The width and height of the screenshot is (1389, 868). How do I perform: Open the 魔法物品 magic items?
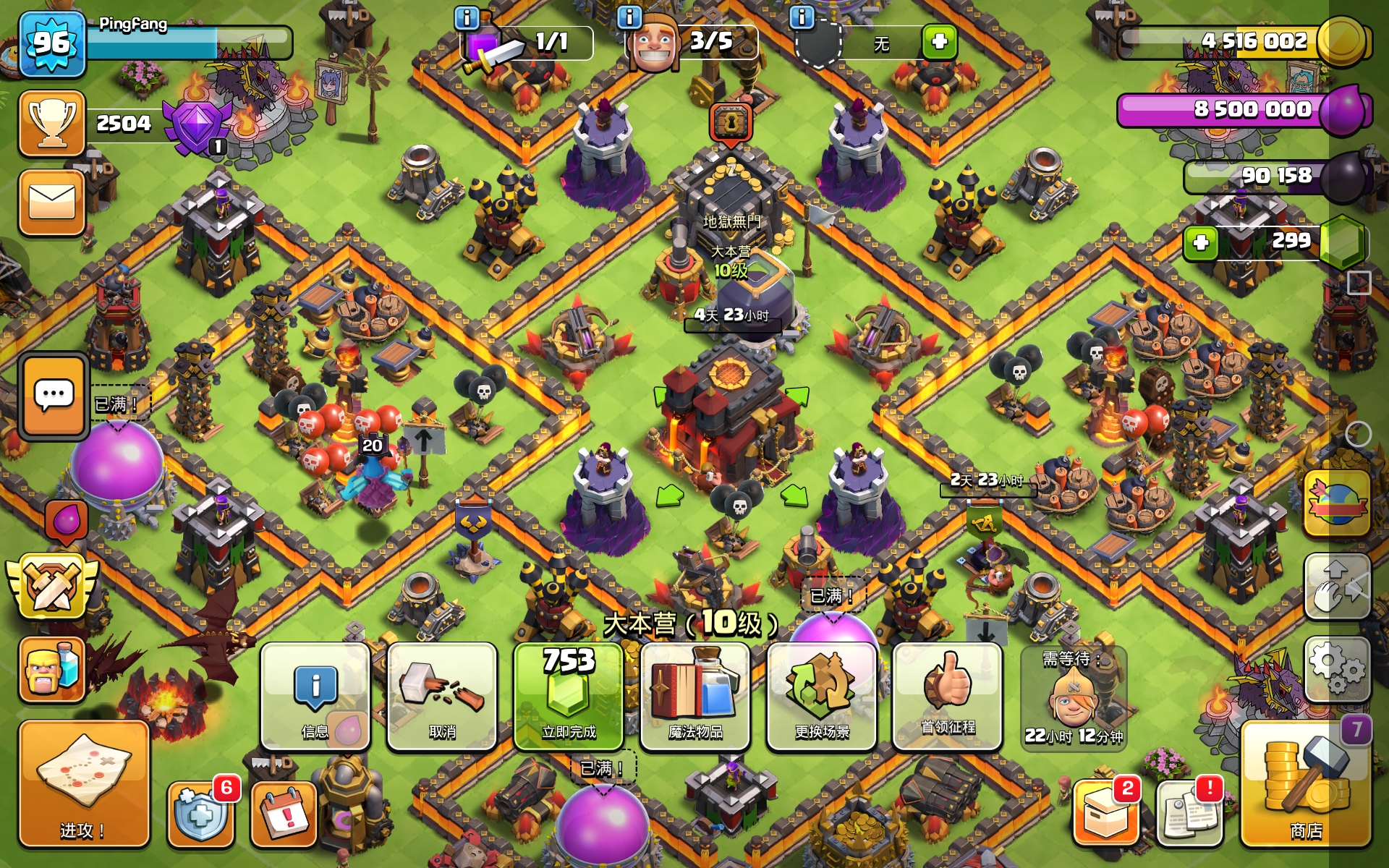(695, 696)
